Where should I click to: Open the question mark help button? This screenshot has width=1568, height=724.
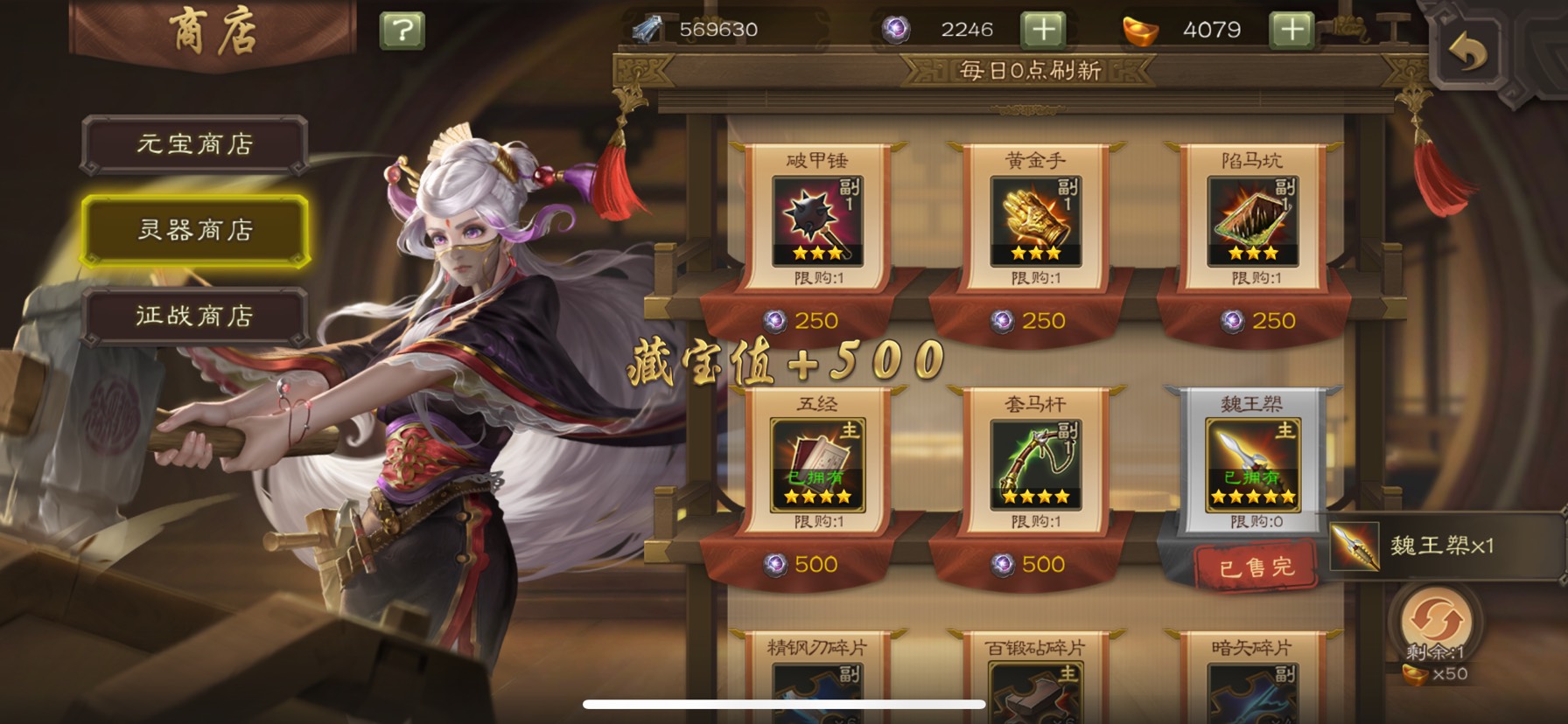pos(402,31)
